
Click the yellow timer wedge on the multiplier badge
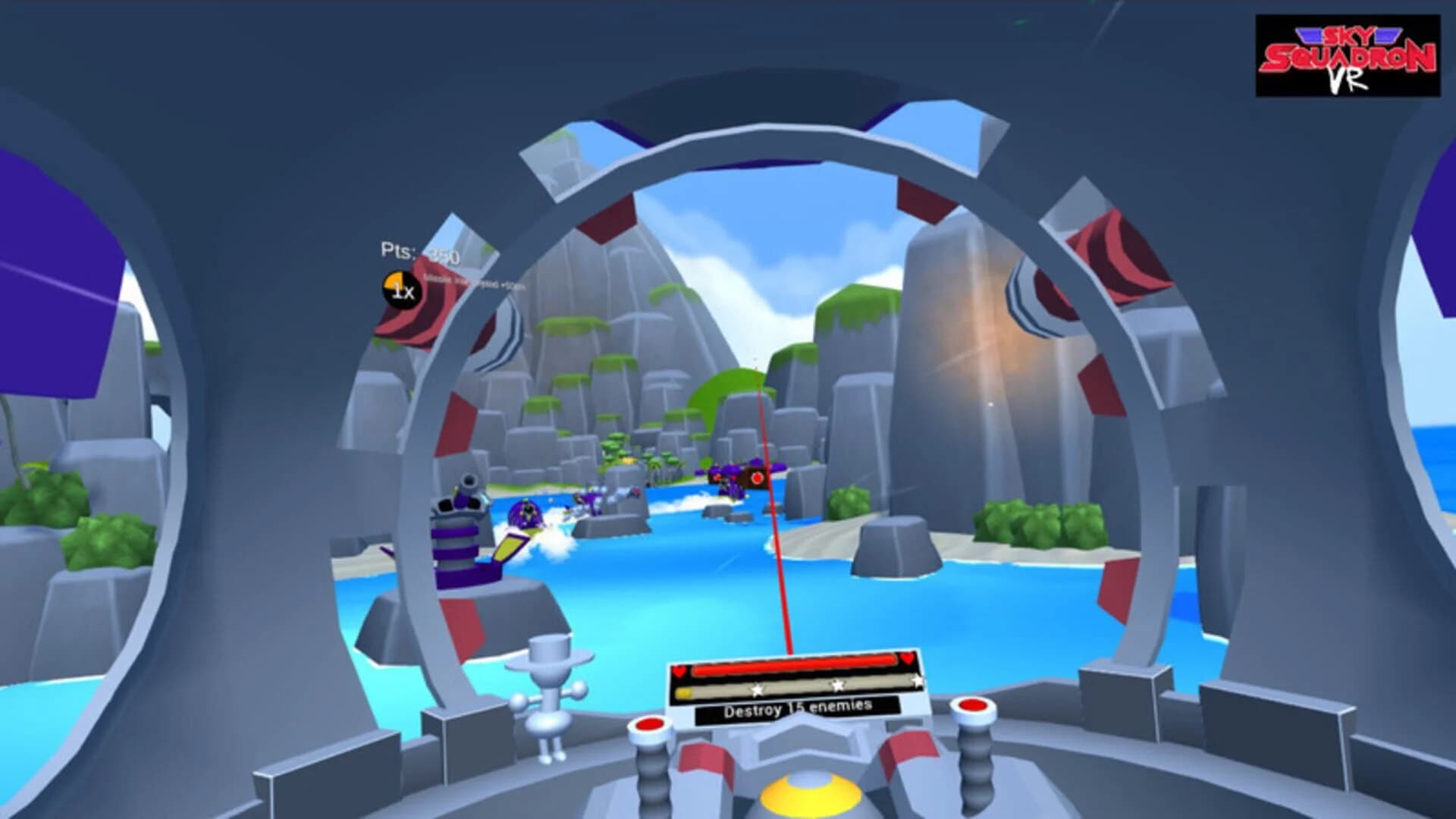[393, 281]
